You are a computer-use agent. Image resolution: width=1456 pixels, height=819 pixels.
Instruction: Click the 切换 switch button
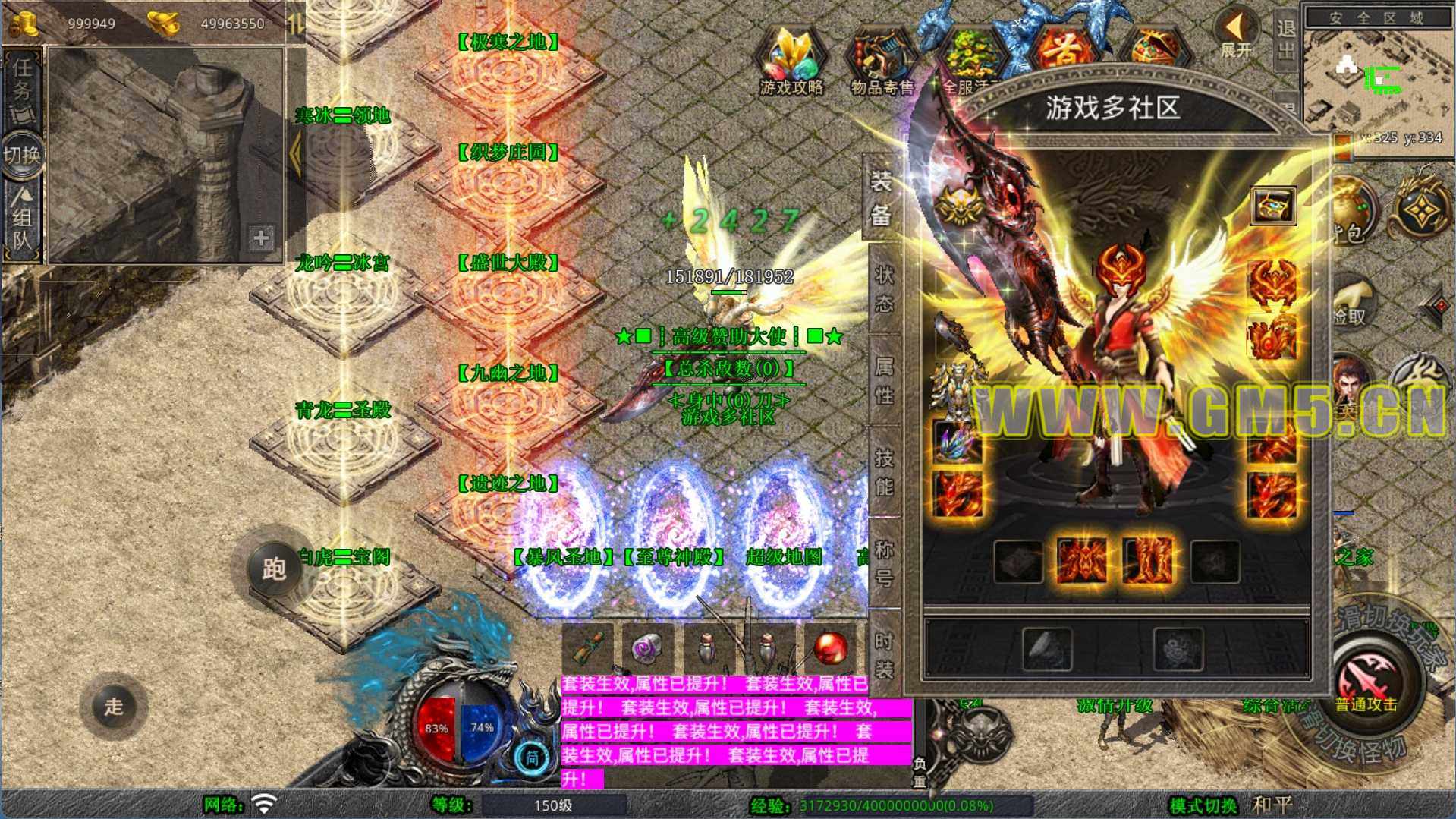coord(22,155)
